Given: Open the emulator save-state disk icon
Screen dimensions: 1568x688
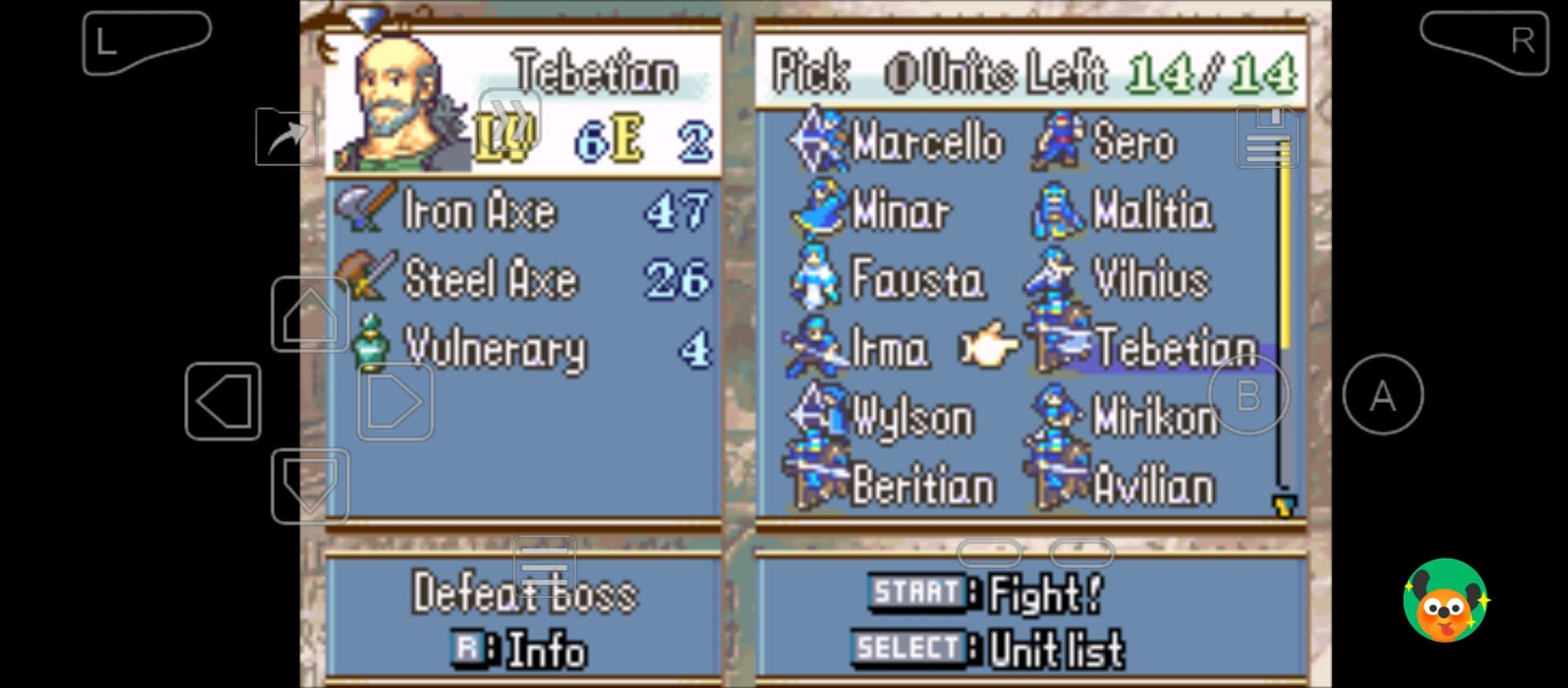Looking at the screenshot, I should pyautogui.click(x=1267, y=137).
